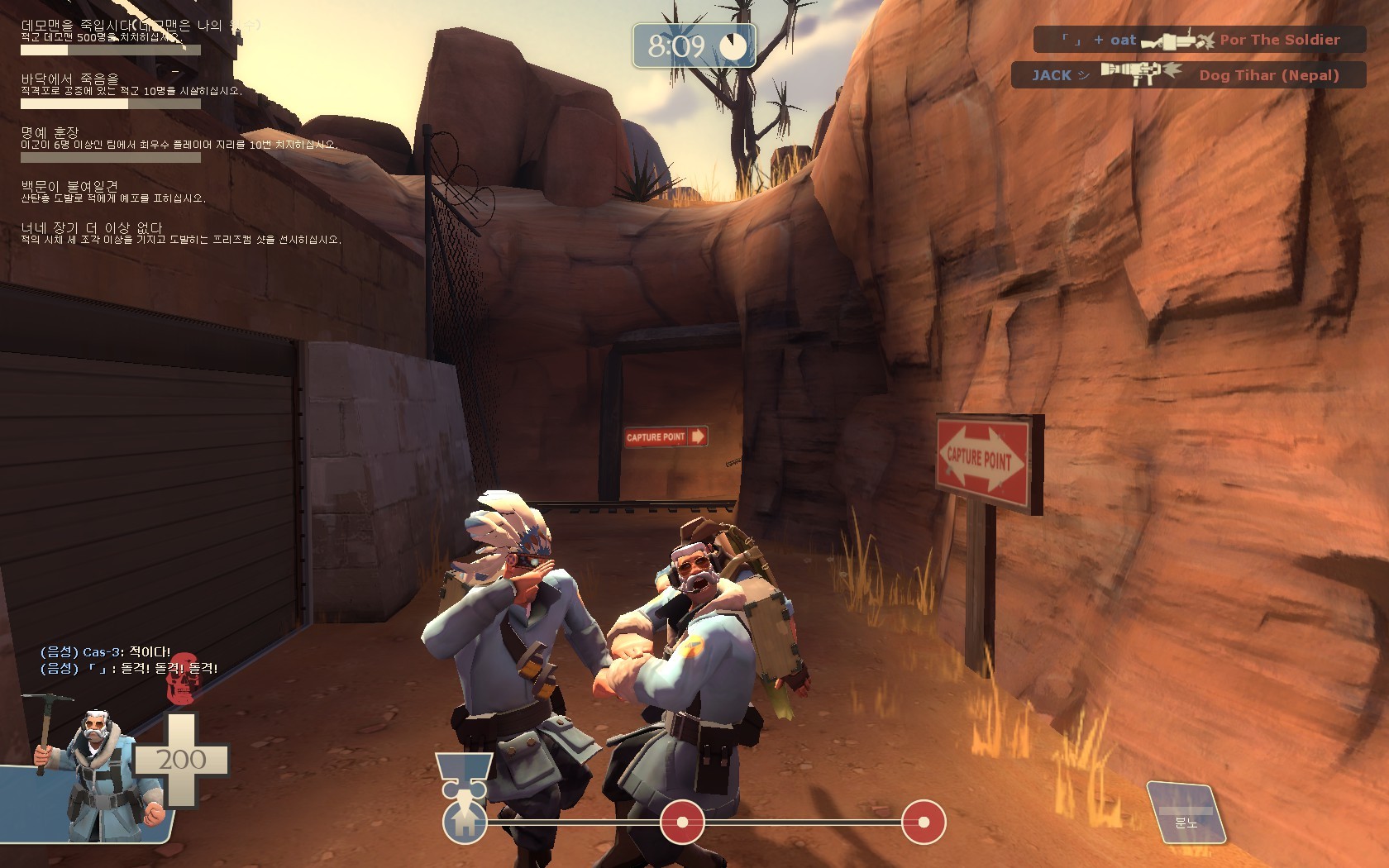Click the kill feed entry with Por The Soldier
Viewport: 1389px width, 868px height.
tap(1199, 40)
